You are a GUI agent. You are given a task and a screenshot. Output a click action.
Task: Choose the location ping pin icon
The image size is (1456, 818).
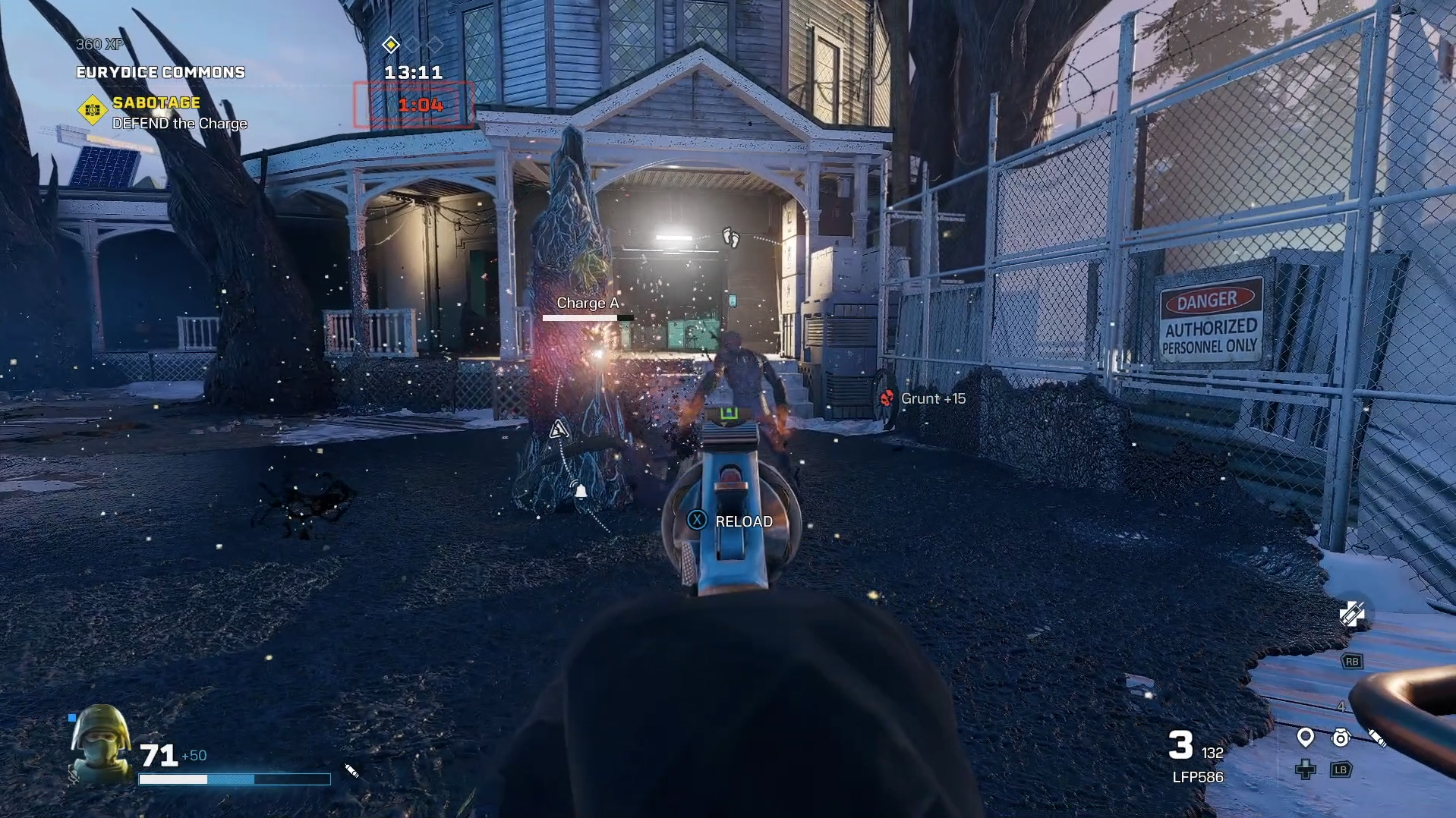(1306, 737)
